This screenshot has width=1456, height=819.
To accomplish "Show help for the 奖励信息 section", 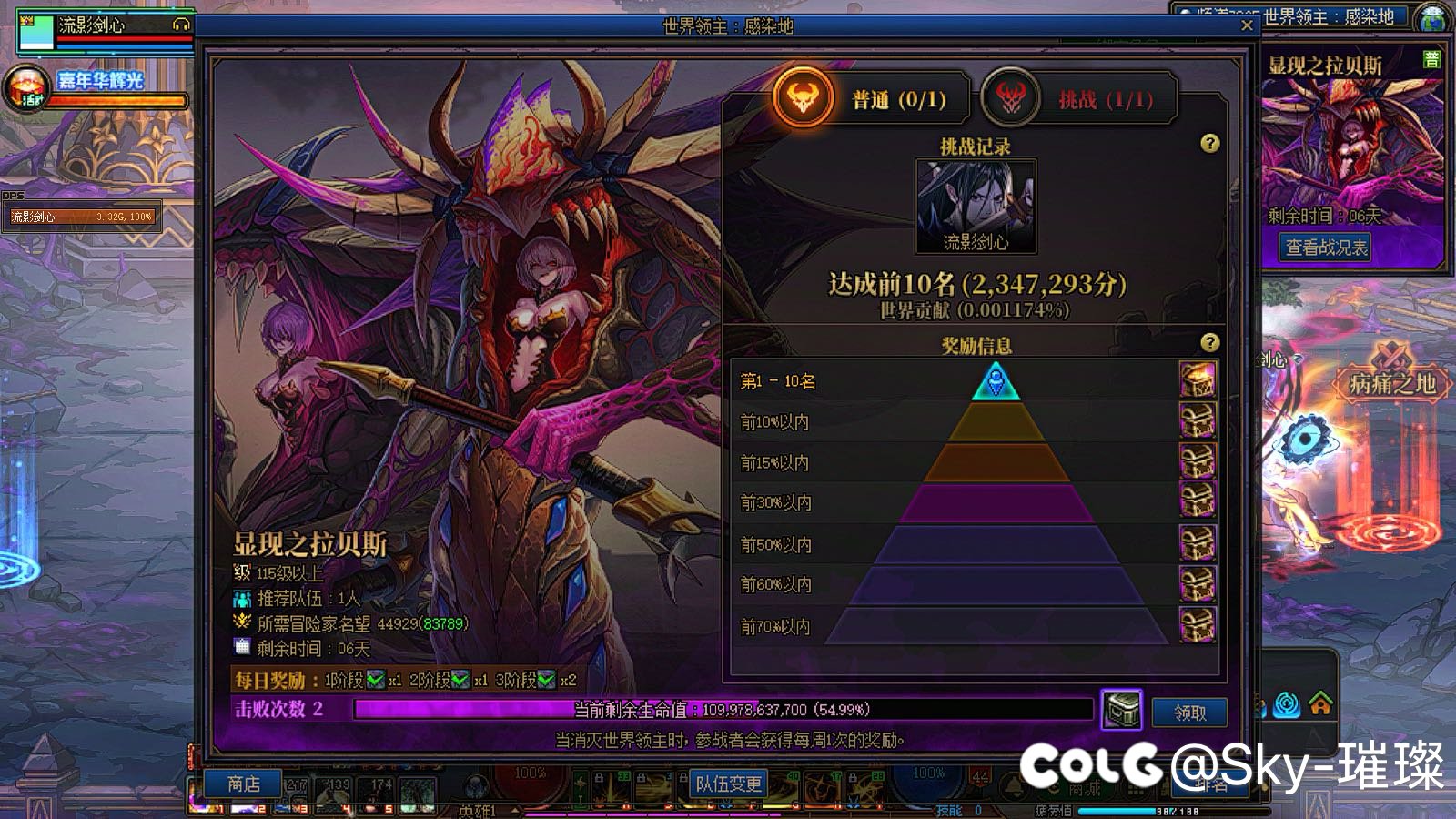I will coord(1209,342).
